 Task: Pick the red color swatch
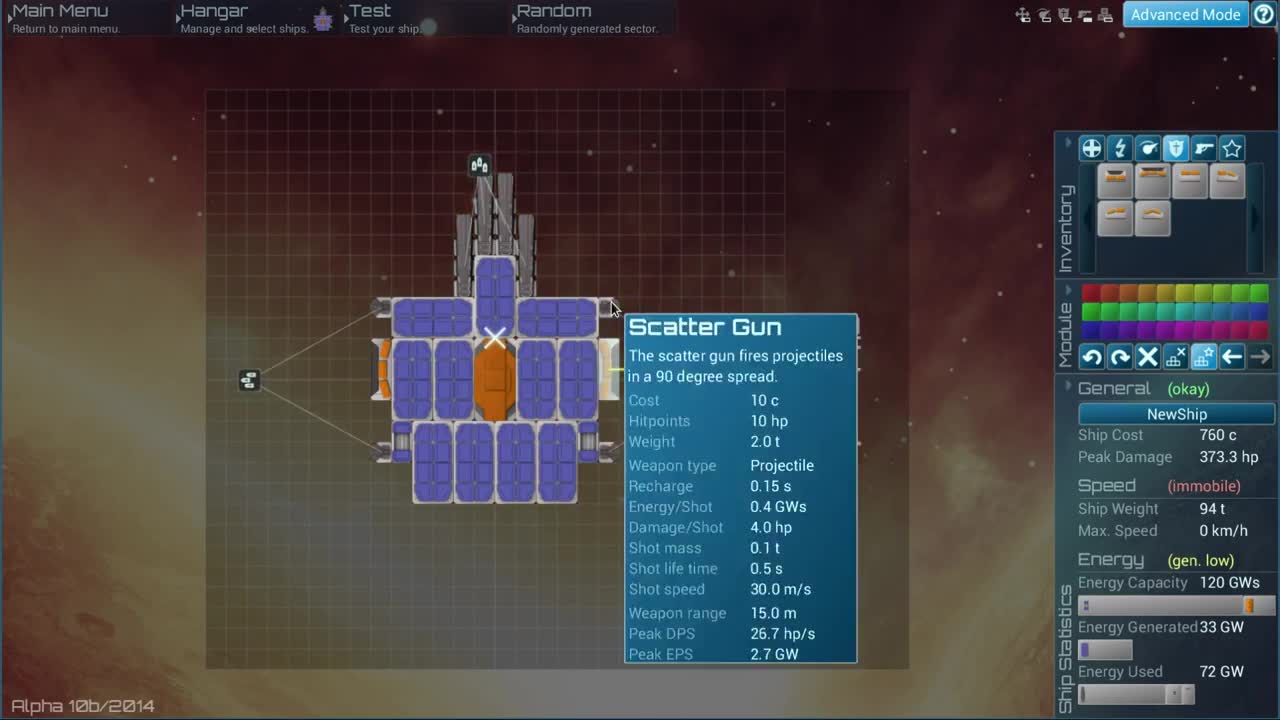pyautogui.click(x=1091, y=293)
